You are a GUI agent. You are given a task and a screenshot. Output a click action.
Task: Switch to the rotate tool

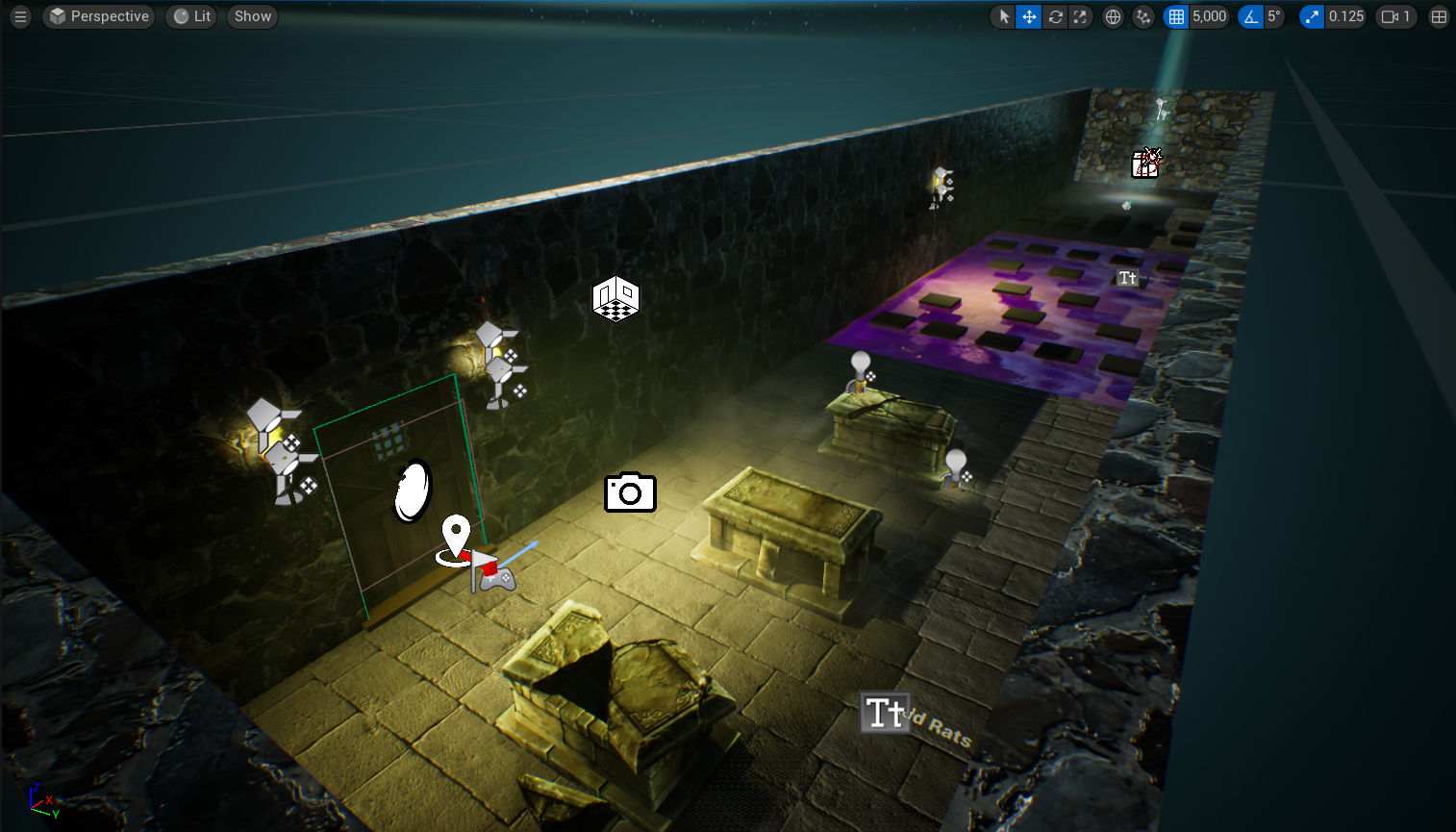pyautogui.click(x=1055, y=16)
